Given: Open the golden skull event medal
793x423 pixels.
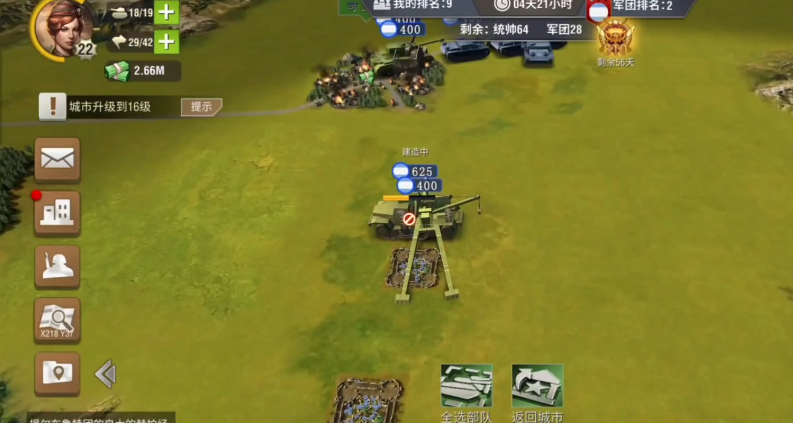Looking at the screenshot, I should pyautogui.click(x=615, y=39).
